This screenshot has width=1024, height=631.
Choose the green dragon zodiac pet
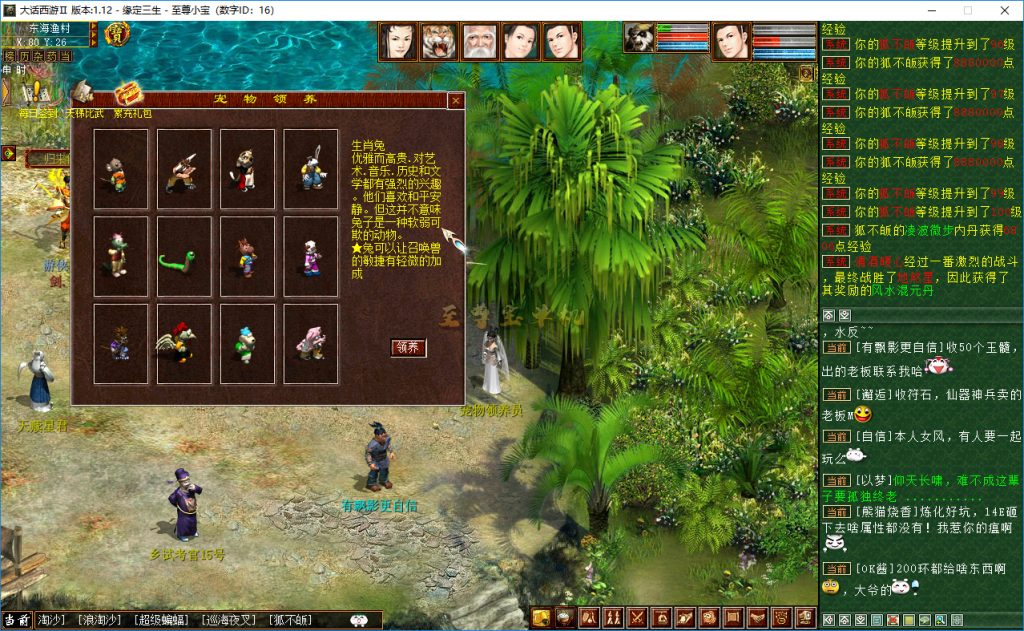[x=121, y=257]
